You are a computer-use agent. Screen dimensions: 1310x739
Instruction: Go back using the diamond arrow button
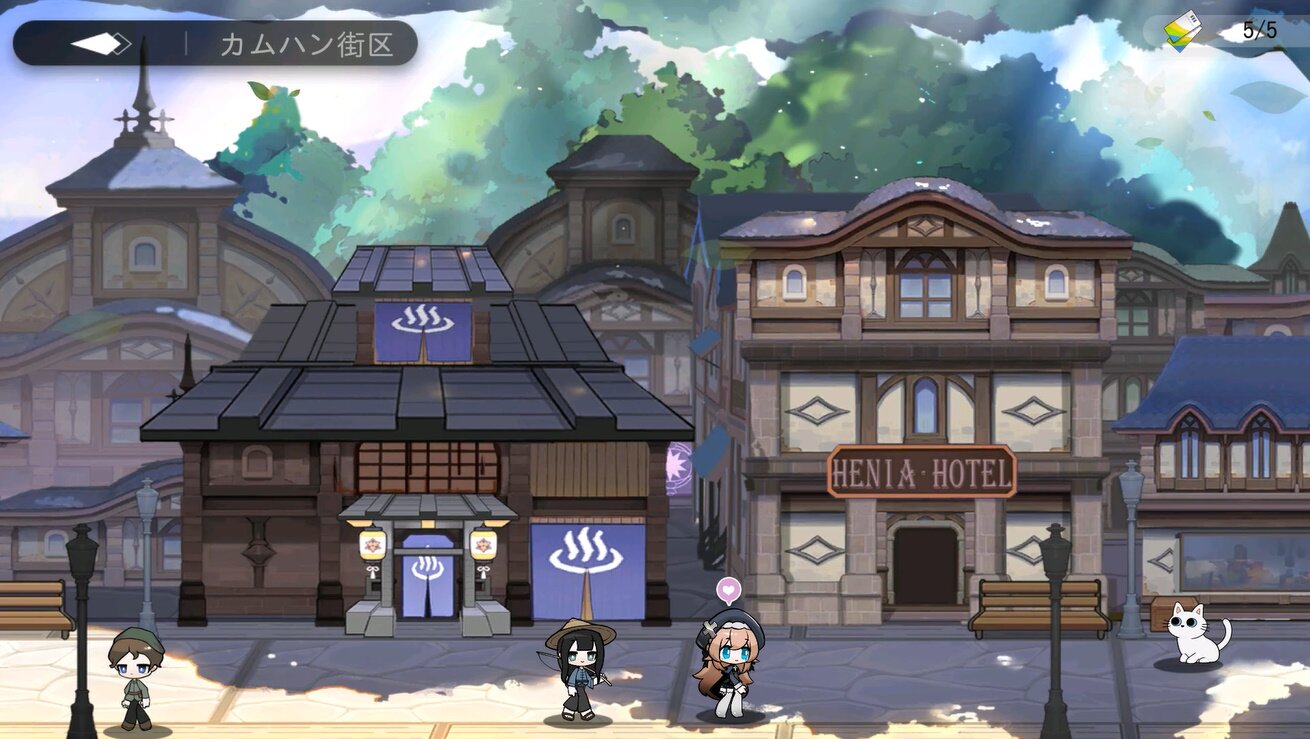pyautogui.click(x=101, y=44)
